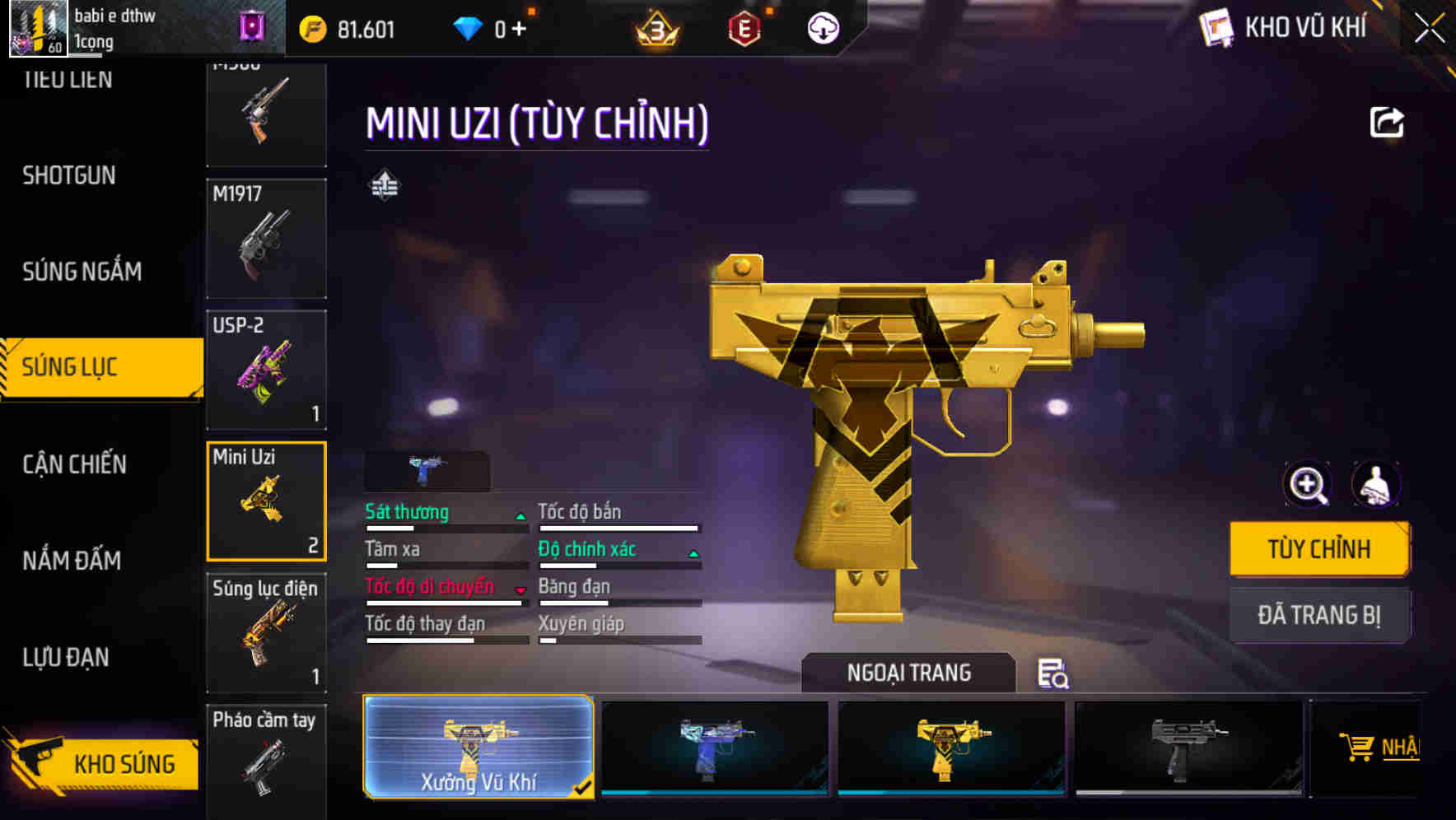
Task: Select the SÚNG NGẮM category
Action: click(x=82, y=272)
